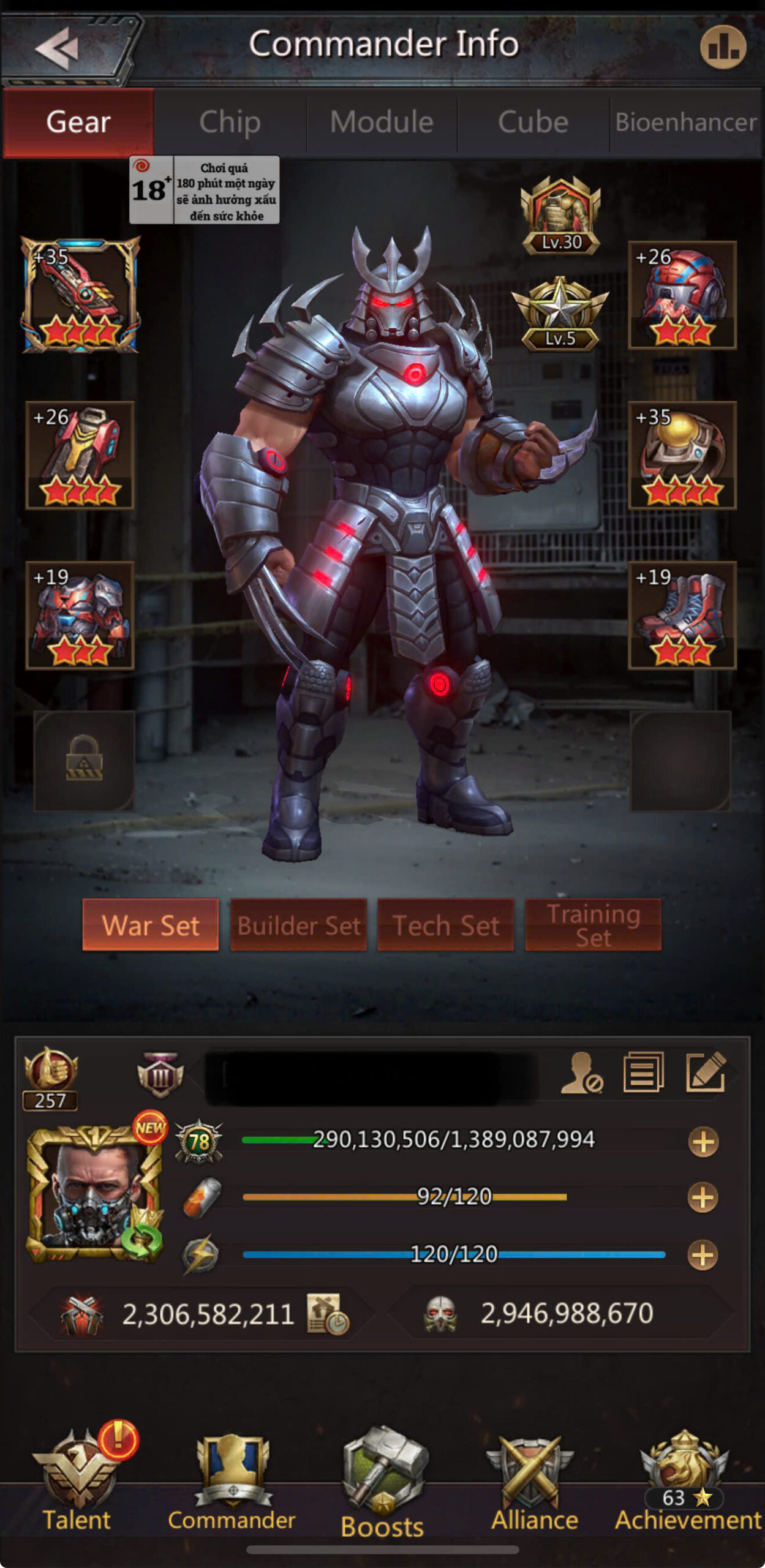765x1568 pixels.
Task: Show the Bioenhancer tab
Action: click(686, 122)
